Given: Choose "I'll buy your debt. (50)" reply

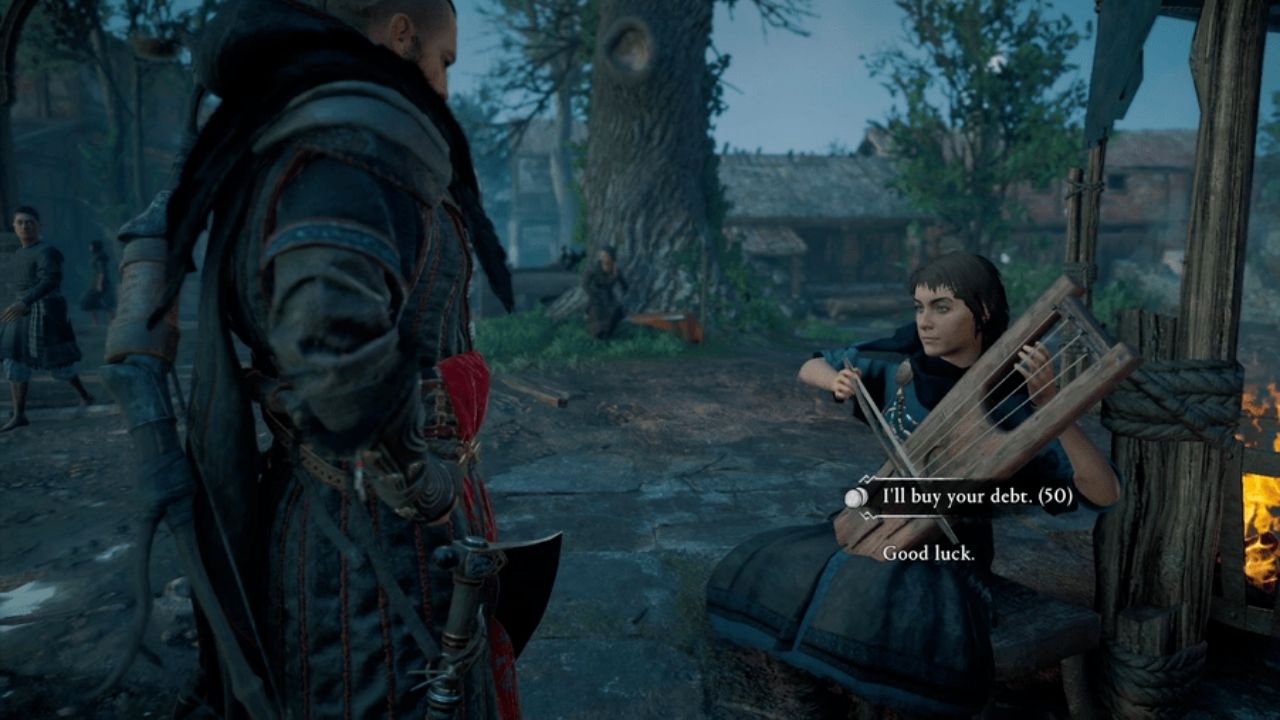Looking at the screenshot, I should [x=977, y=497].
